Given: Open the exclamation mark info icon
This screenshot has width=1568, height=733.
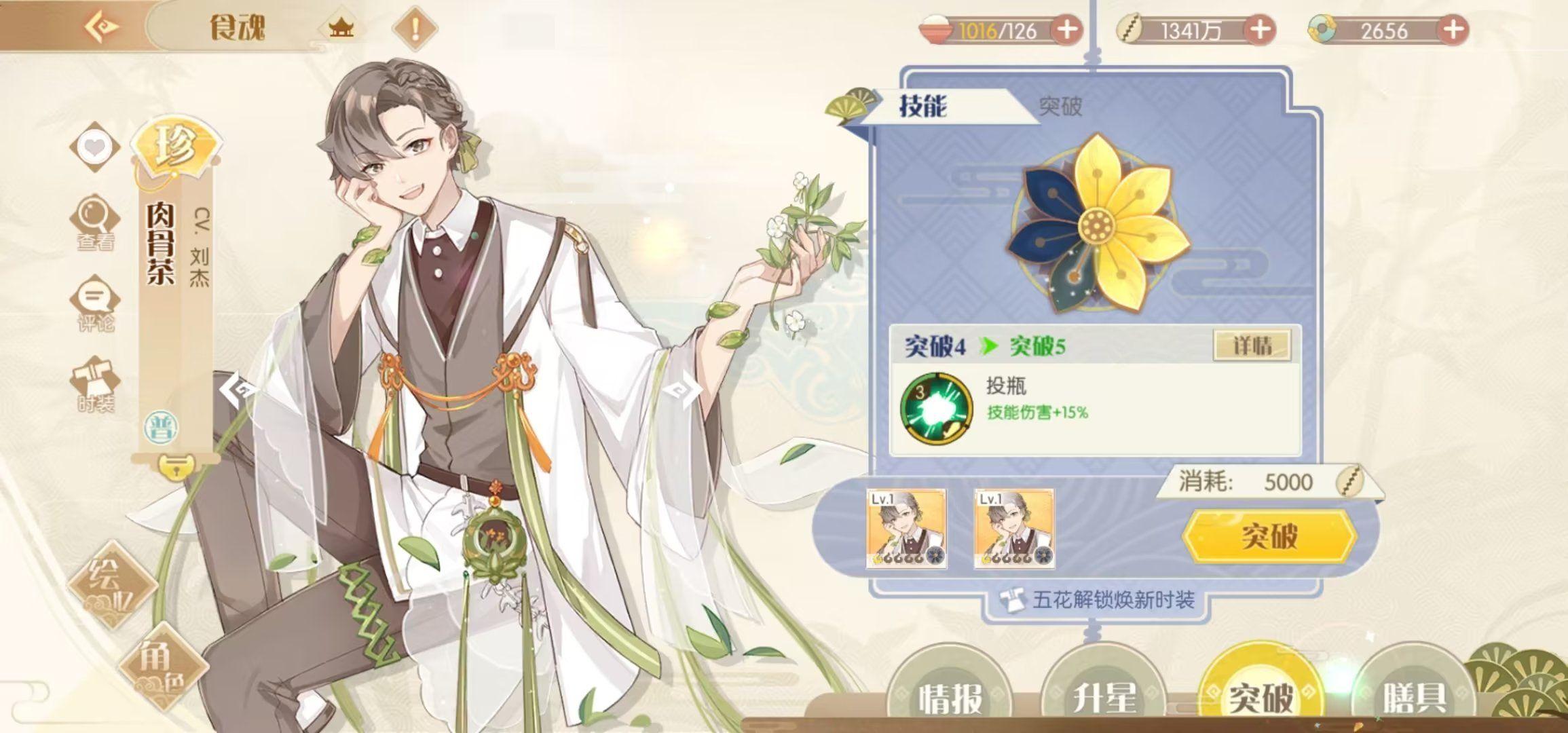Looking at the screenshot, I should click(x=415, y=29).
